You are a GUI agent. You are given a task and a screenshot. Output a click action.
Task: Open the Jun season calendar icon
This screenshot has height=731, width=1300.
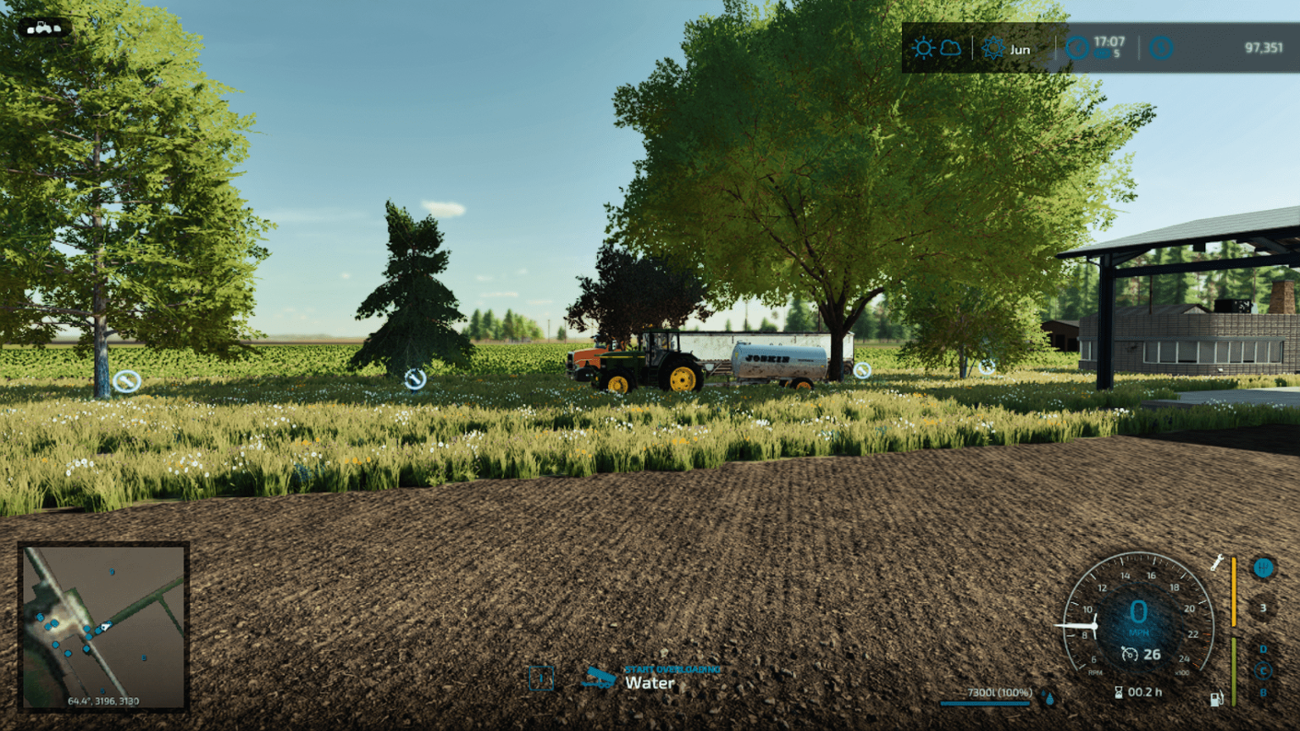(x=993, y=48)
